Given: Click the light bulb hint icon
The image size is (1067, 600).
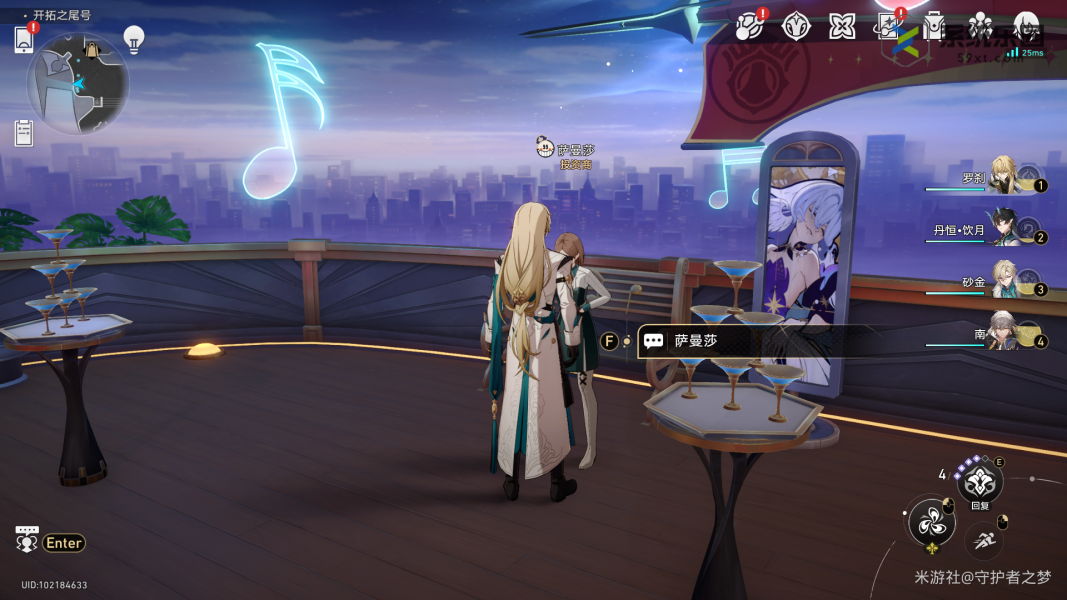Looking at the screenshot, I should point(134,39).
